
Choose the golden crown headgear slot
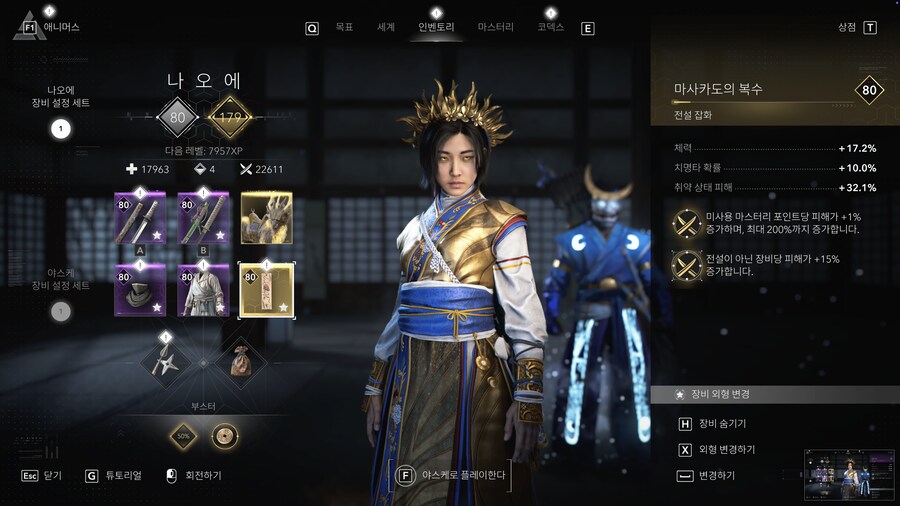tap(266, 218)
